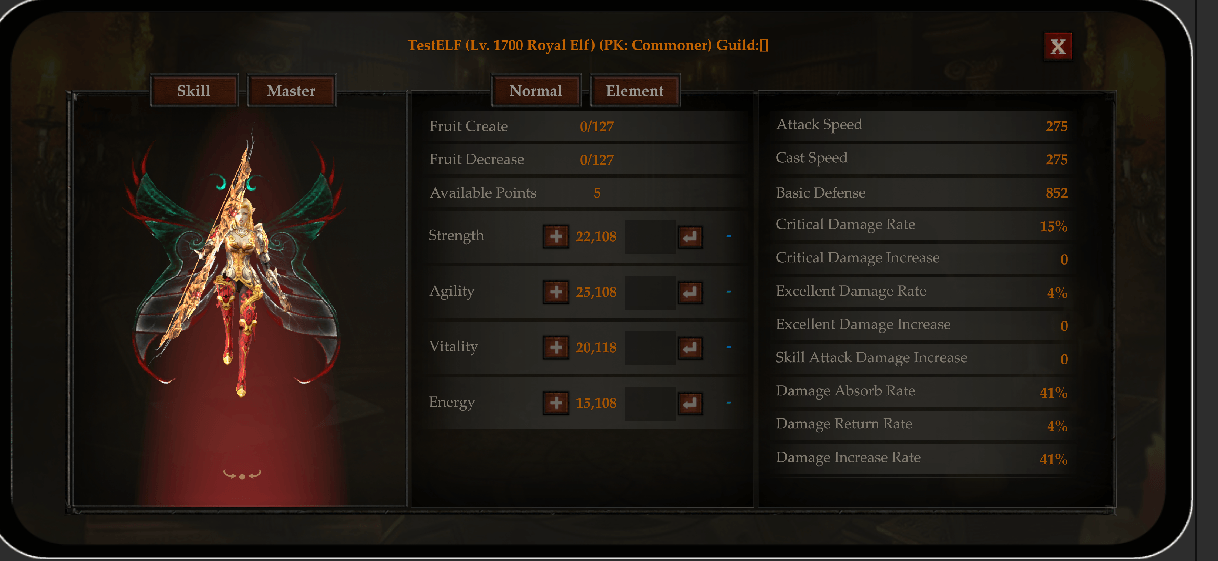Show the Element stats tab
This screenshot has height=561, width=1218.
tap(635, 91)
